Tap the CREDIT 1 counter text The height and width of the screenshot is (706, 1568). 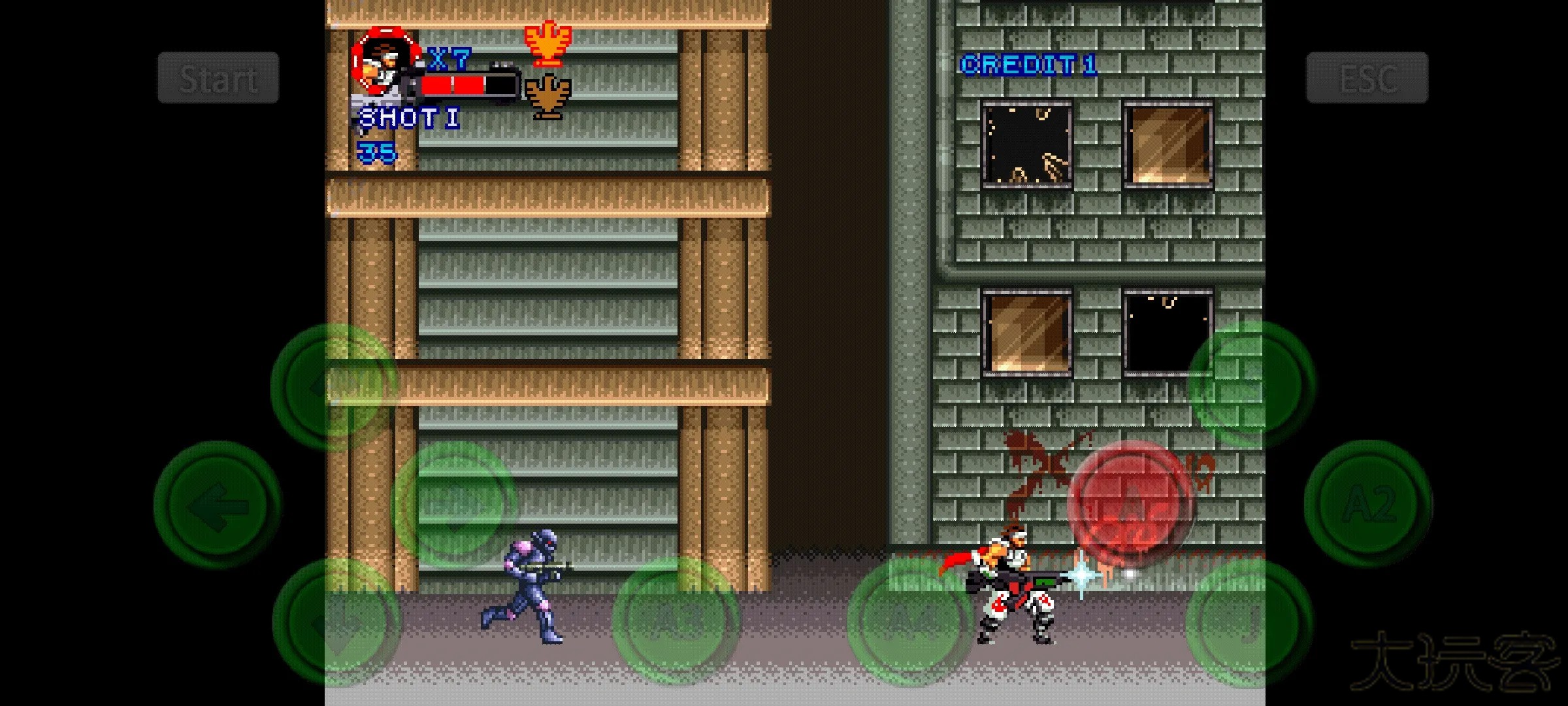click(1028, 65)
